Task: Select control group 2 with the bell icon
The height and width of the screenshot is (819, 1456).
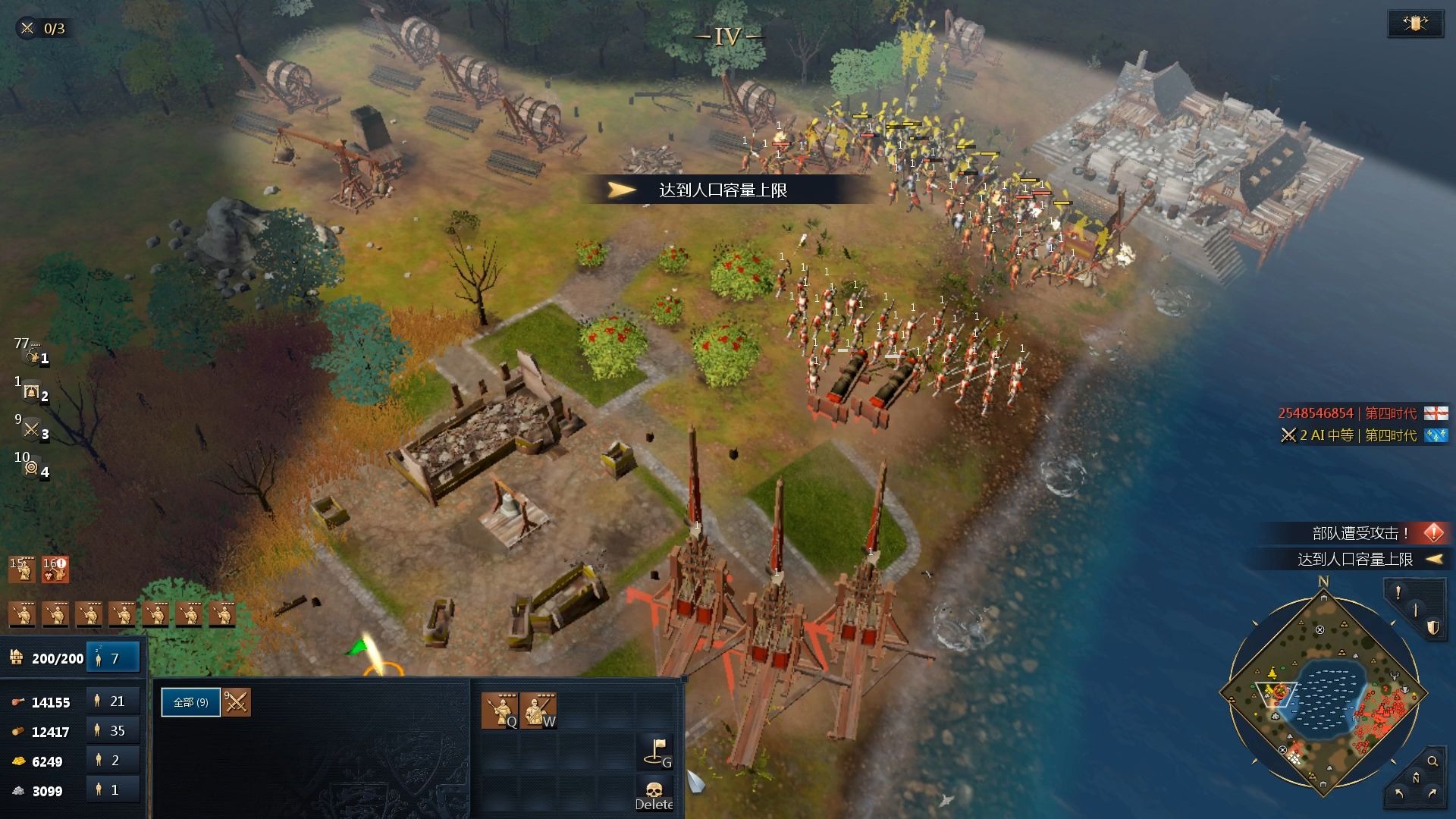Action: pyautogui.click(x=32, y=392)
